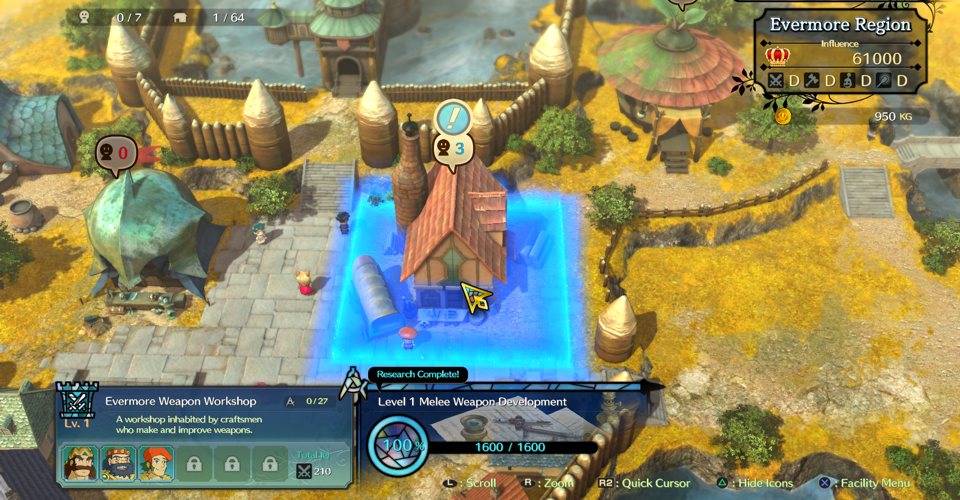Screen dimensions: 960x500
Task: Click the red crown Influence icon
Action: [777, 57]
